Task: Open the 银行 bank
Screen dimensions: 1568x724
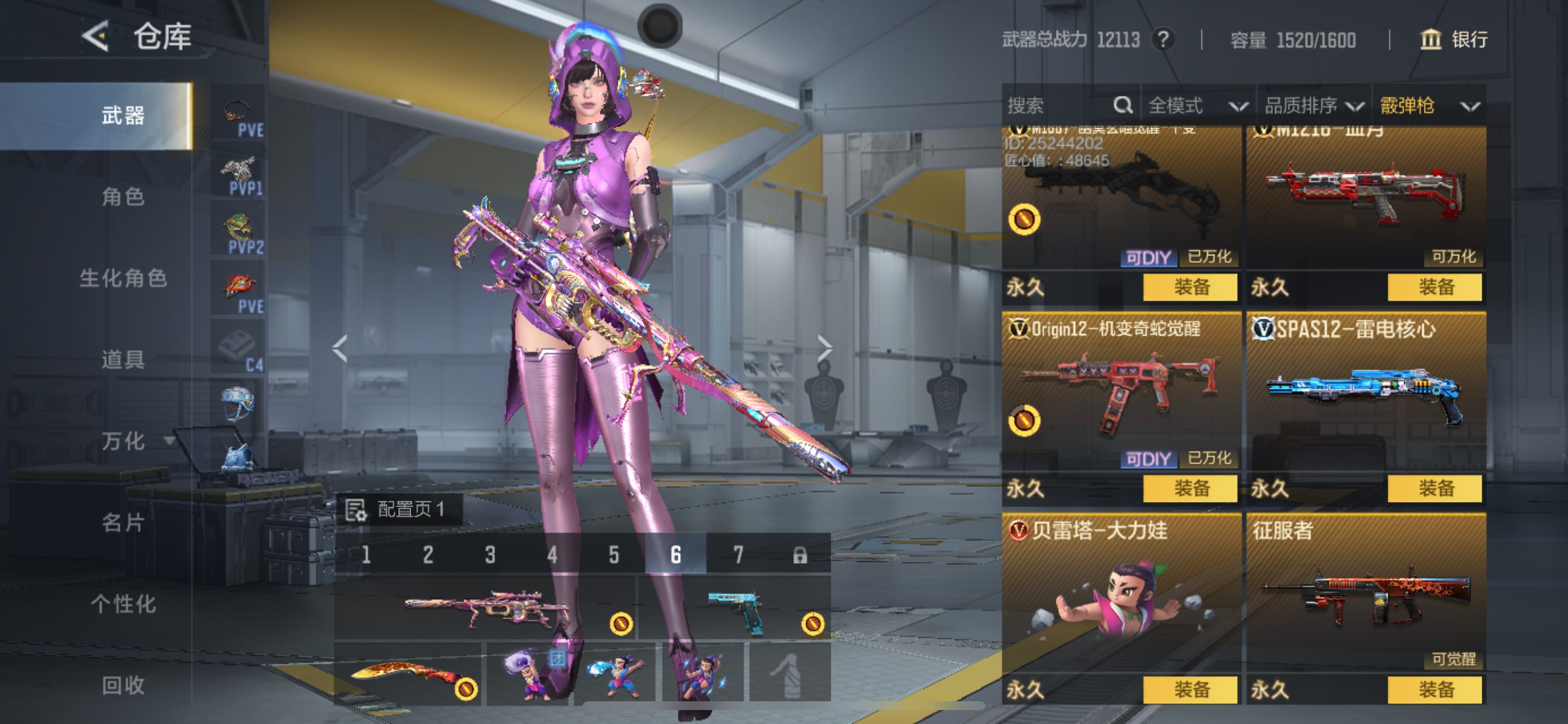Action: pyautogui.click(x=1455, y=40)
